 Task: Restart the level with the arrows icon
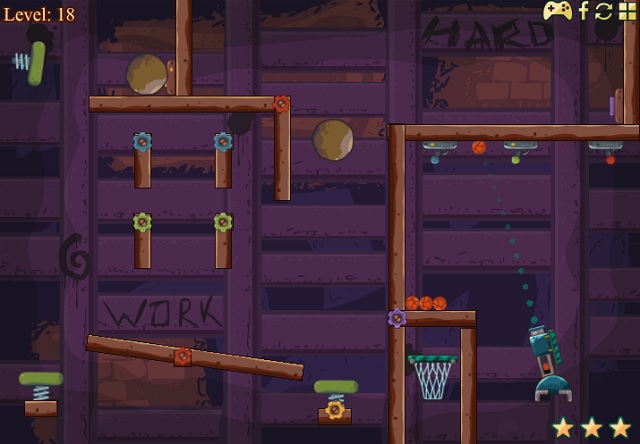coord(604,11)
